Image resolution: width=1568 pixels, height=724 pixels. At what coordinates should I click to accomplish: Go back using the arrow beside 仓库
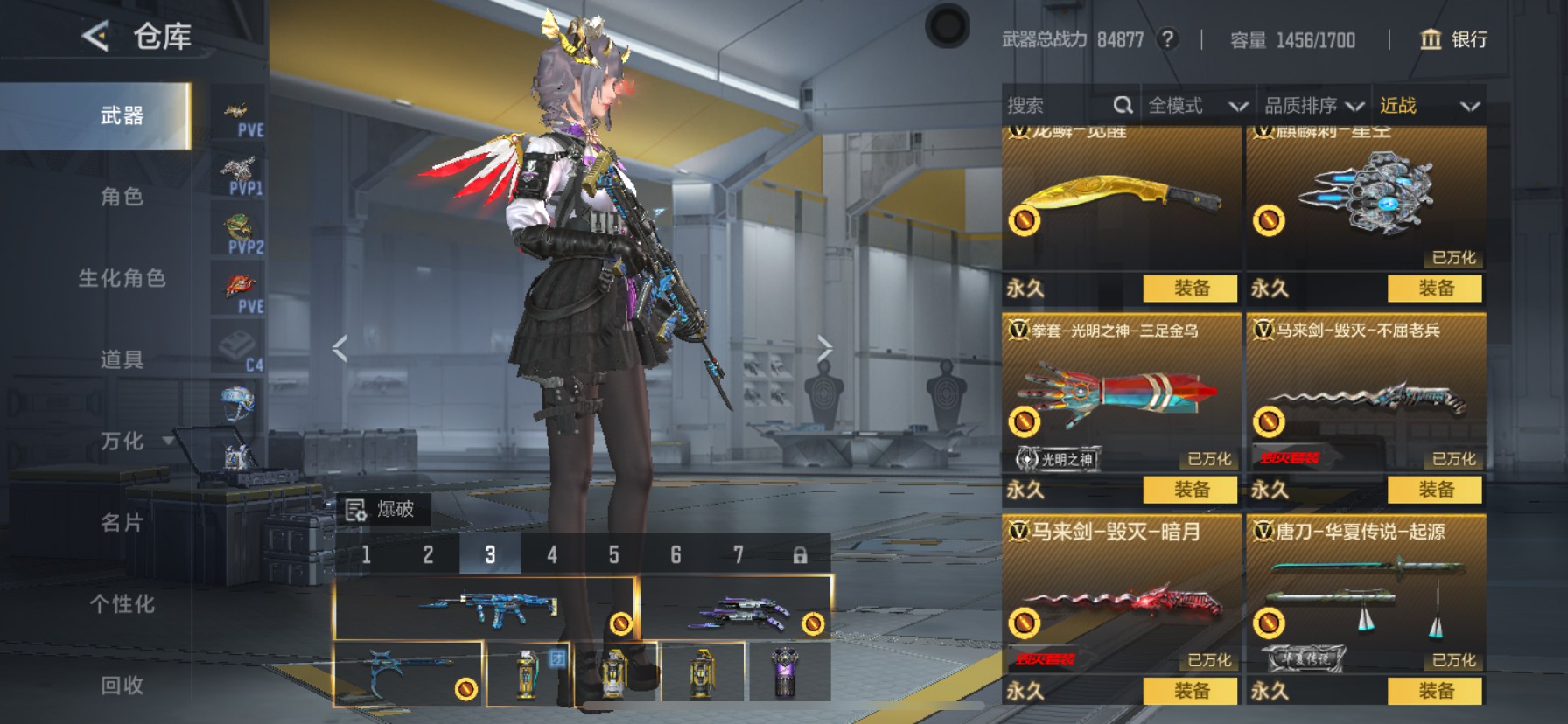pyautogui.click(x=95, y=37)
